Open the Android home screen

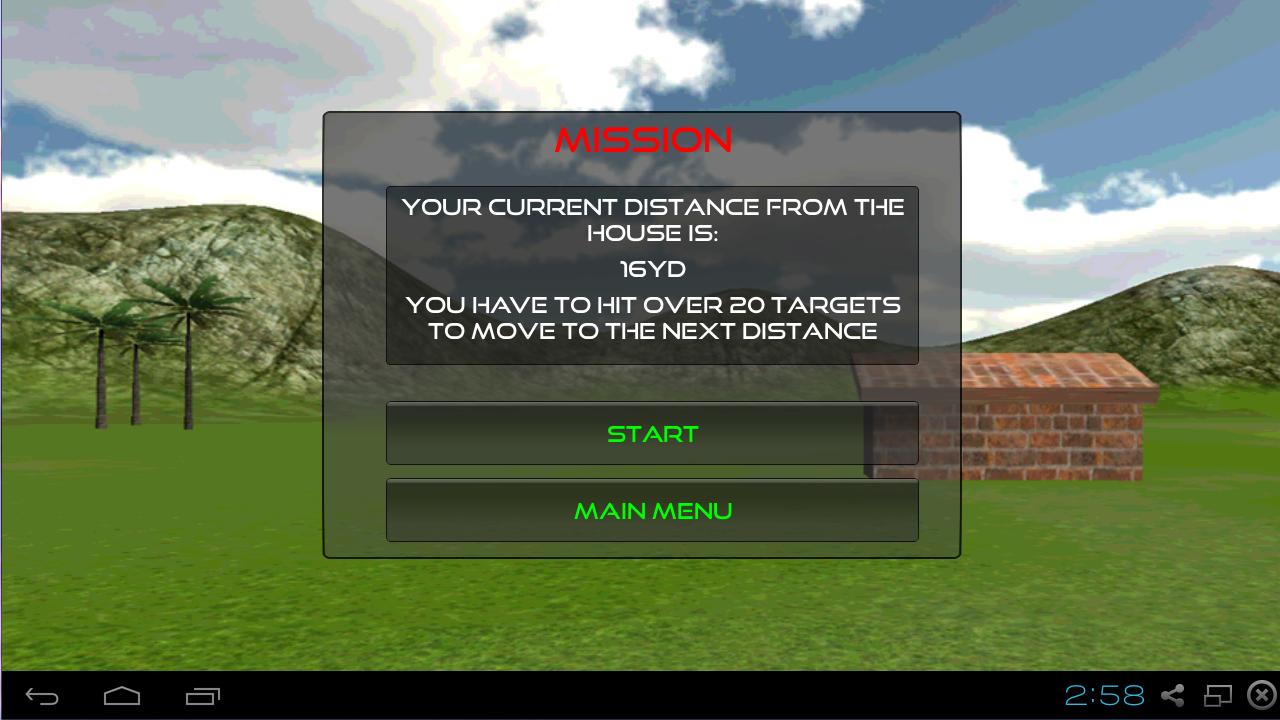tap(122, 696)
